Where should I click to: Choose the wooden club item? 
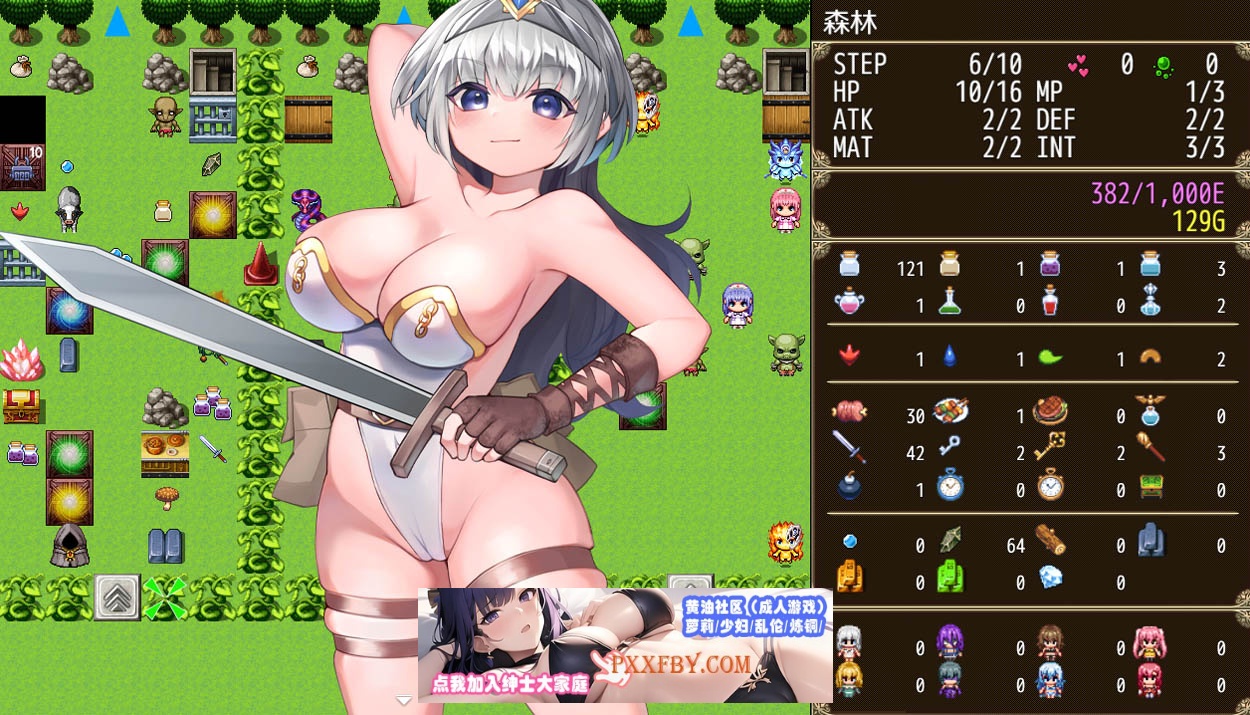[x=1150, y=448]
